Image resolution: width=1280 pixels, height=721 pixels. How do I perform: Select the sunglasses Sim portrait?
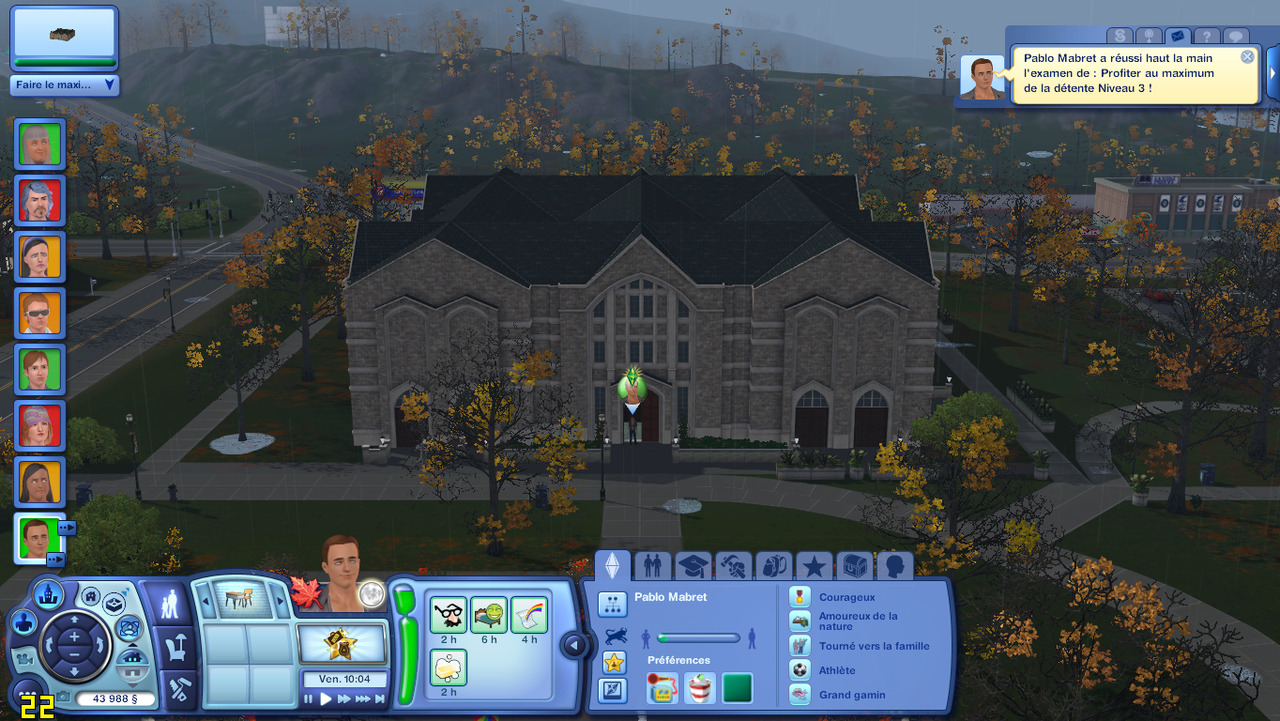tap(40, 313)
